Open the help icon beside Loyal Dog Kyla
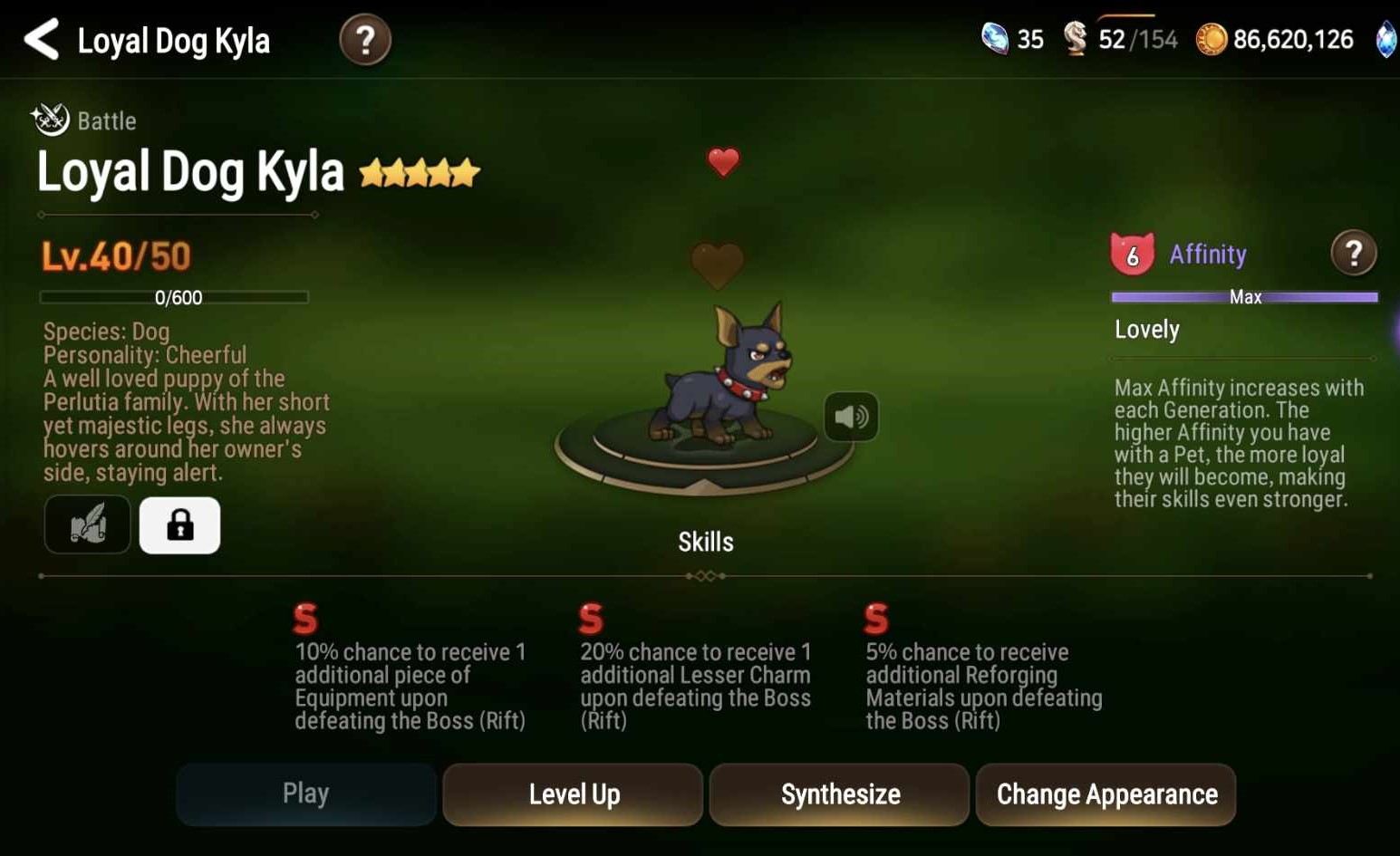This screenshot has width=1400, height=856. point(365,40)
